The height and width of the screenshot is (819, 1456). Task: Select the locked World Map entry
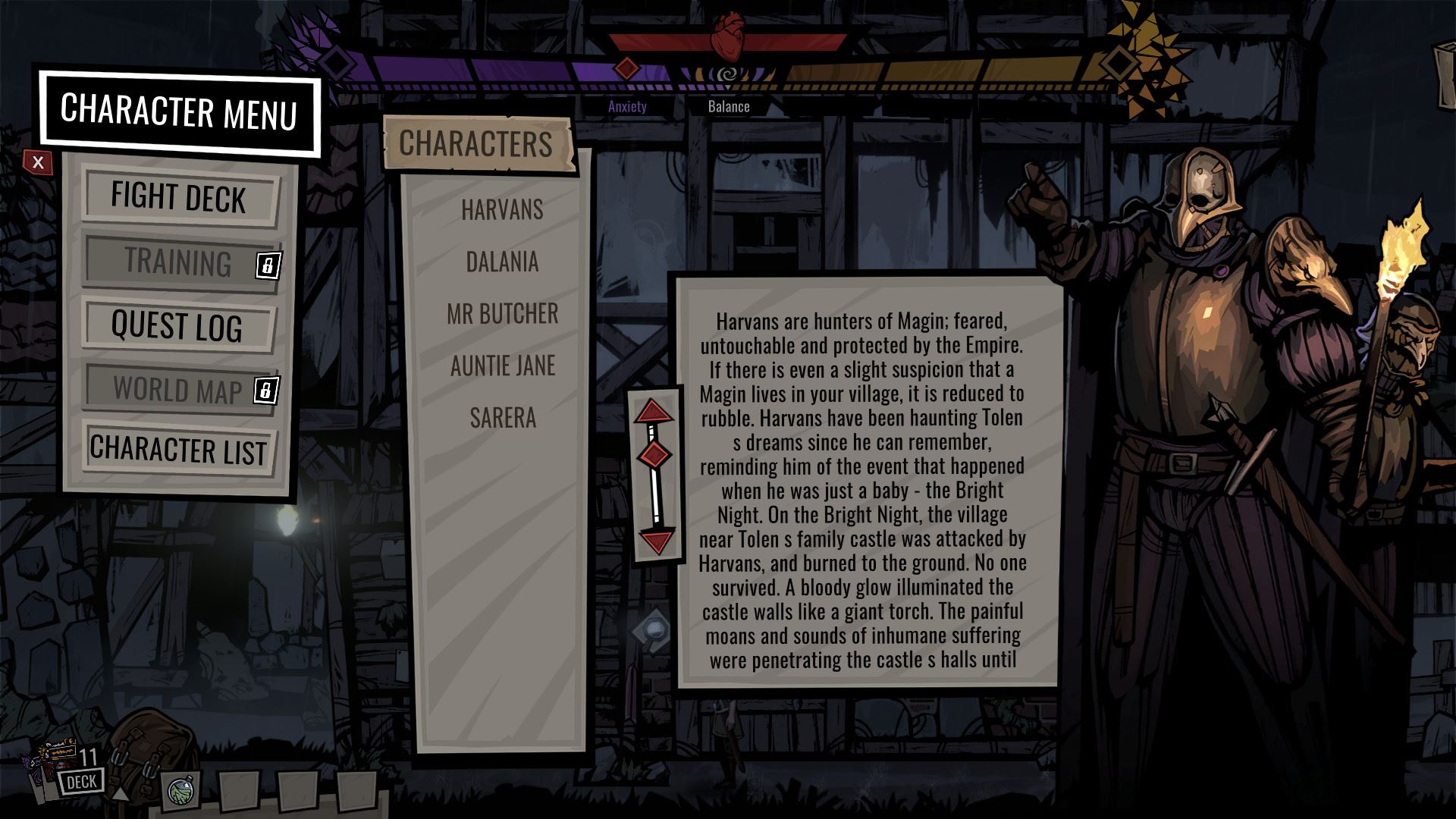click(179, 390)
